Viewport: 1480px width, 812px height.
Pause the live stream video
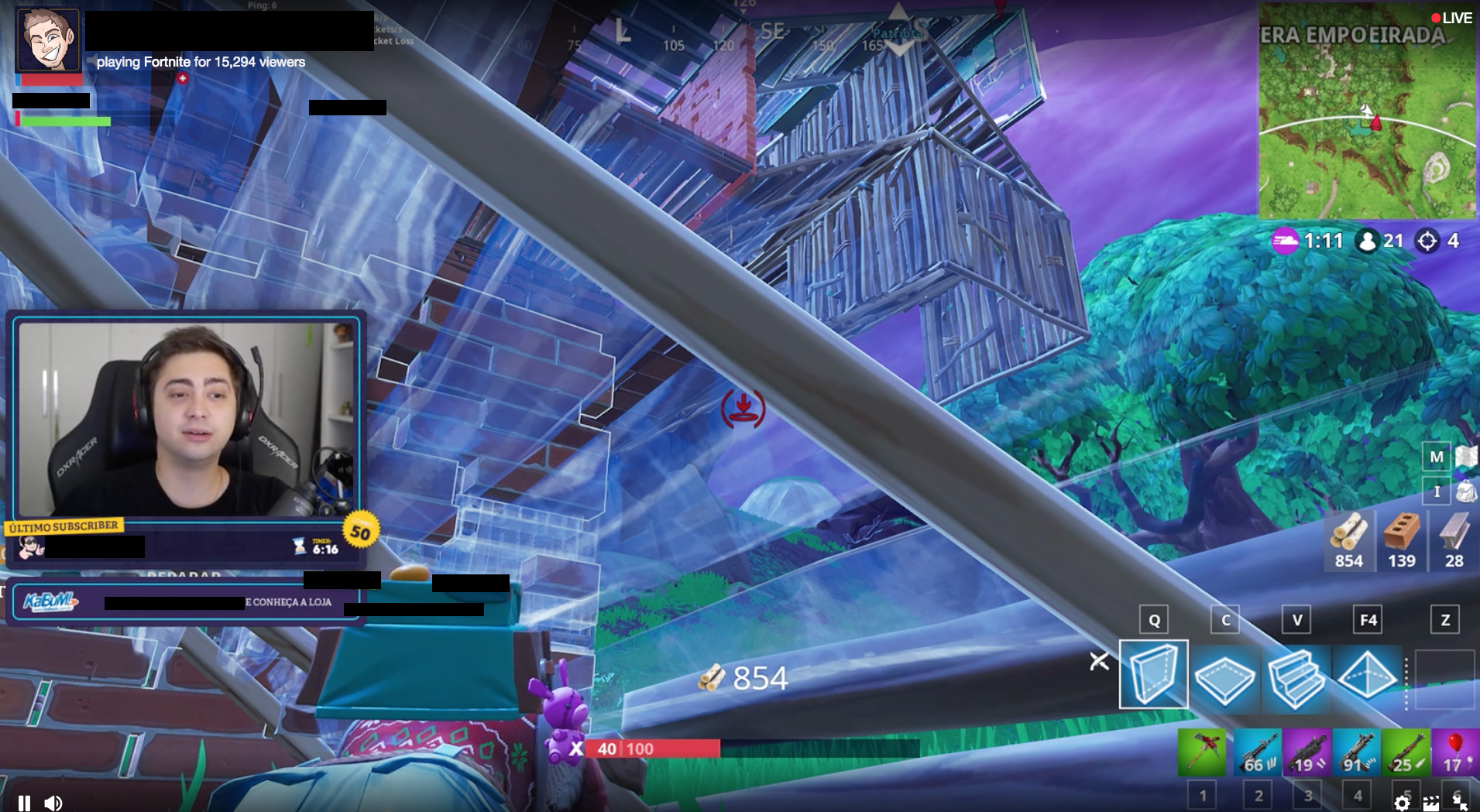point(24,803)
